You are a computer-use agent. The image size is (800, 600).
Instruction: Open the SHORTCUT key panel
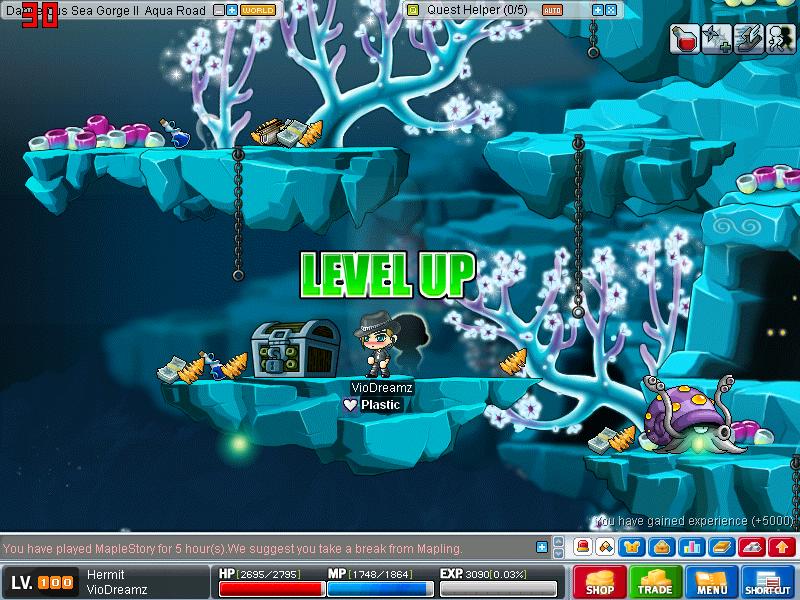[x=768, y=582]
